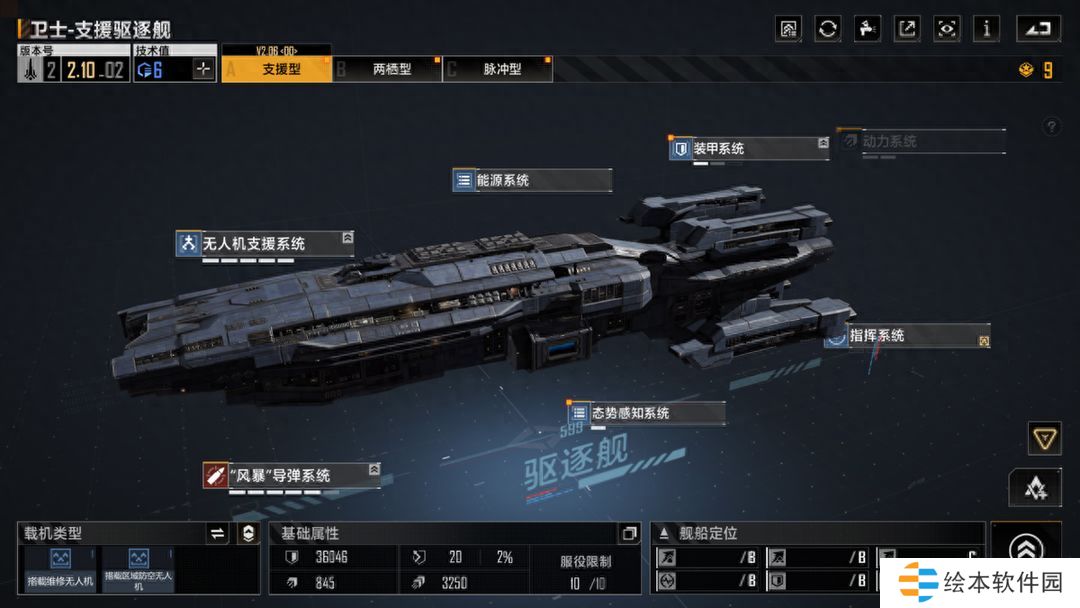The height and width of the screenshot is (608, 1080).
Task: Expand the 基础属性 stats panel
Action: click(x=628, y=534)
